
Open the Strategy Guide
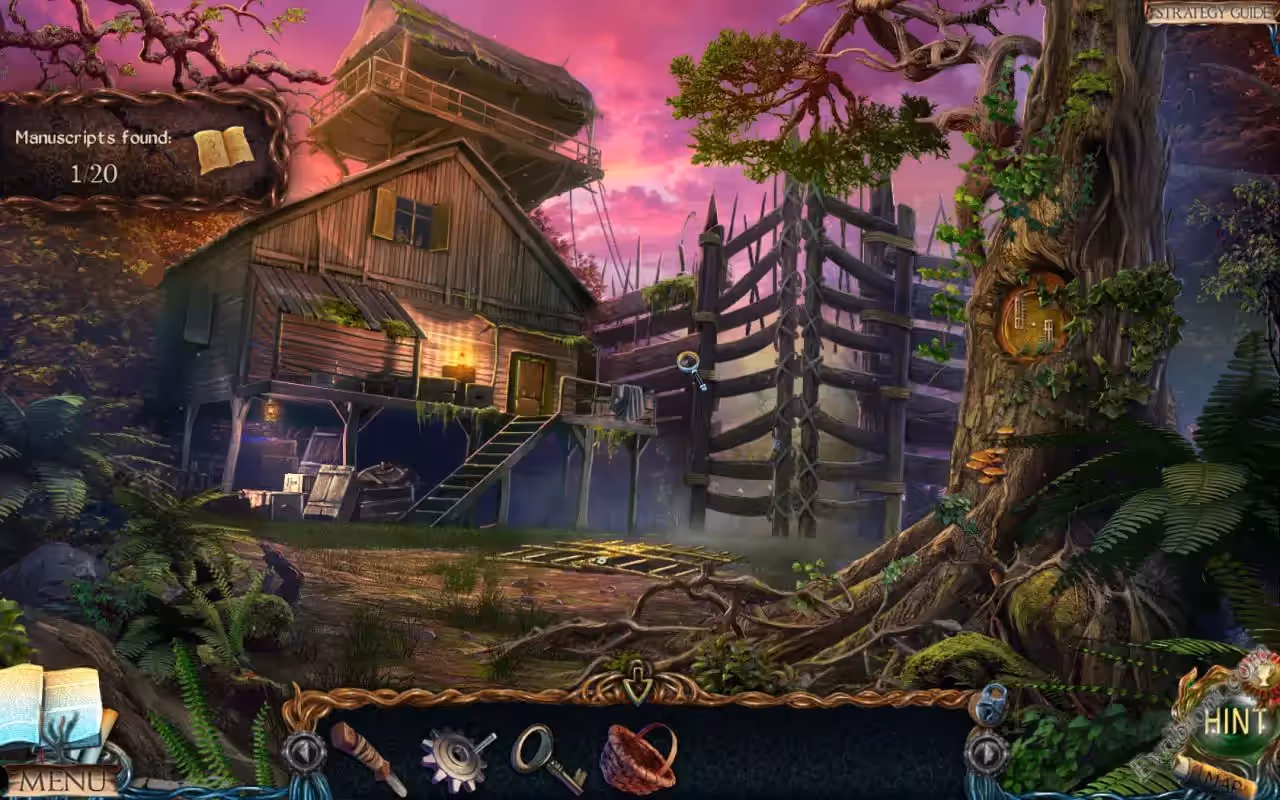1211,13
